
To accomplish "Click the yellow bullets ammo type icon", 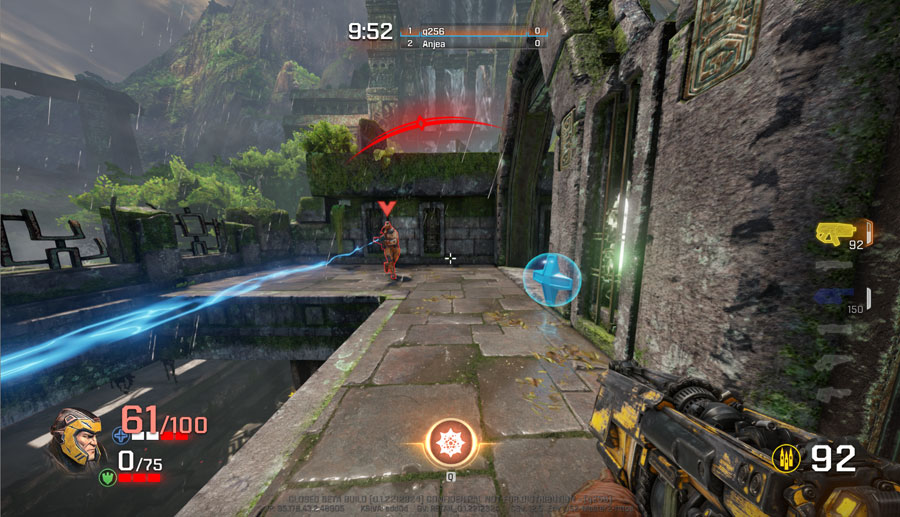I will click(x=786, y=459).
